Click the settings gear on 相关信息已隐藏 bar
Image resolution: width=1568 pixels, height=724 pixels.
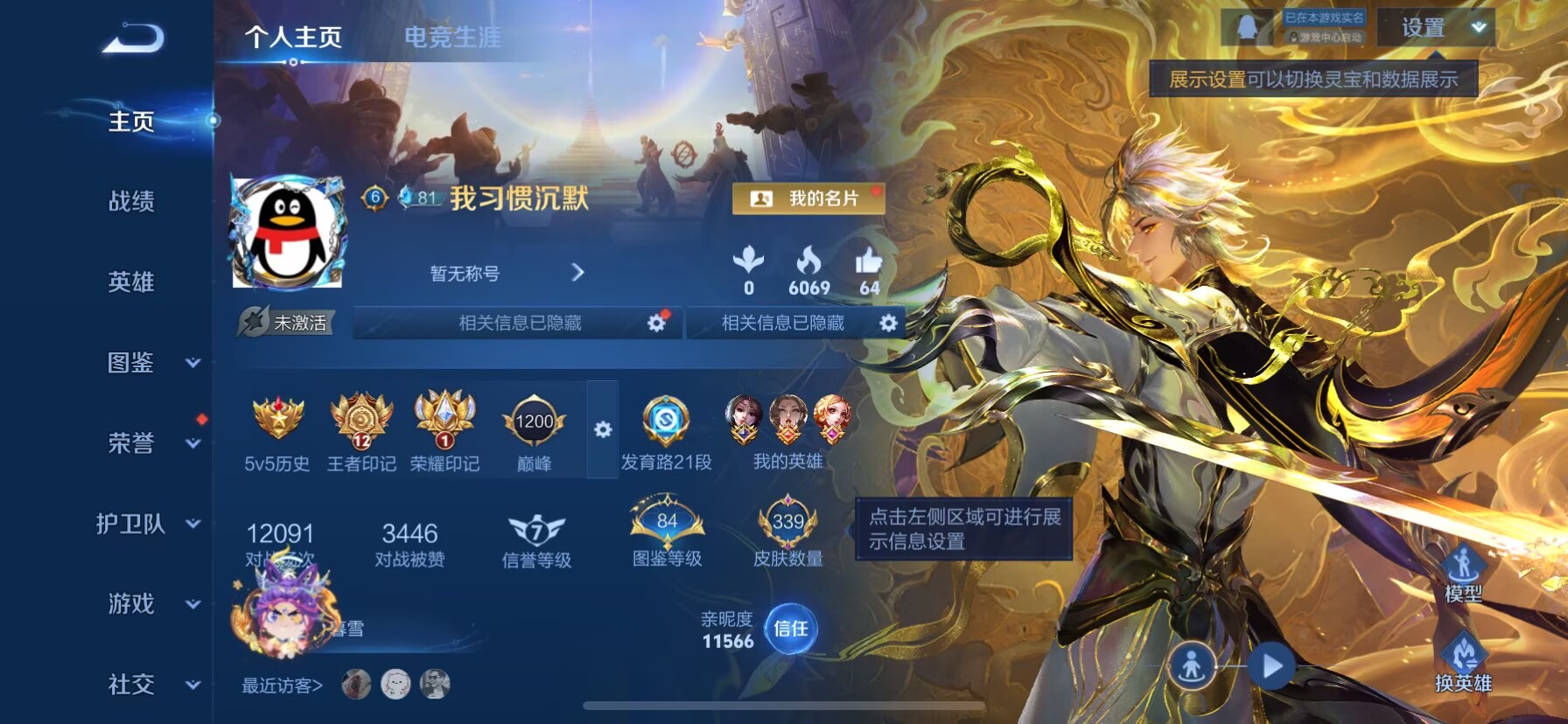coord(656,323)
